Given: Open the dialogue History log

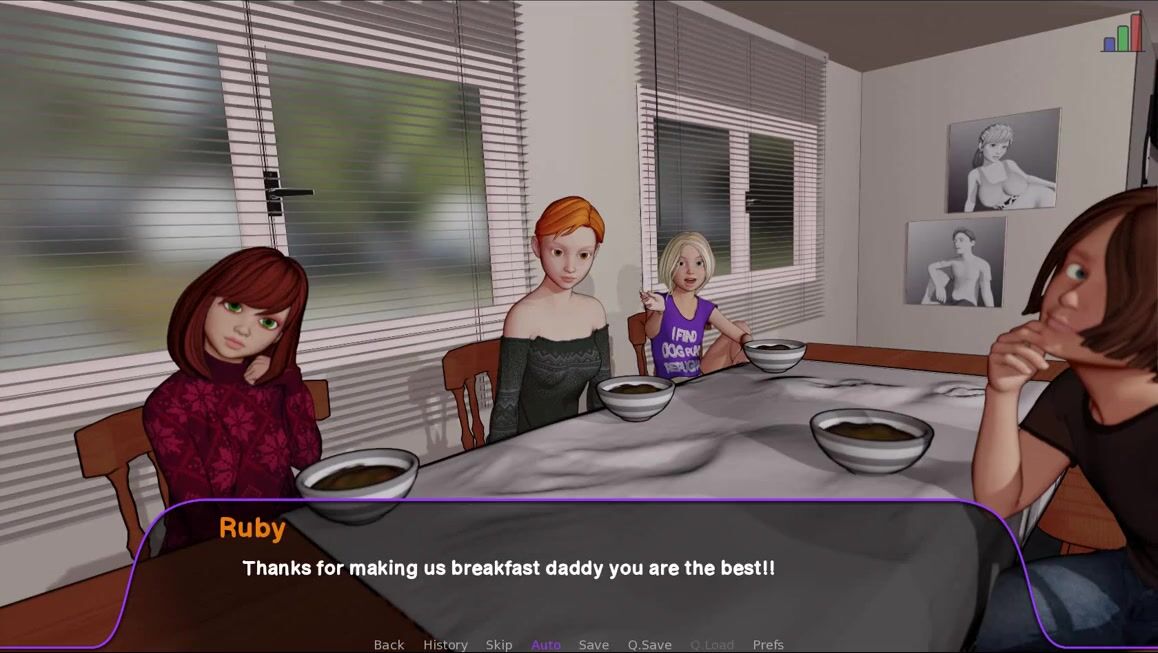Looking at the screenshot, I should point(445,645).
